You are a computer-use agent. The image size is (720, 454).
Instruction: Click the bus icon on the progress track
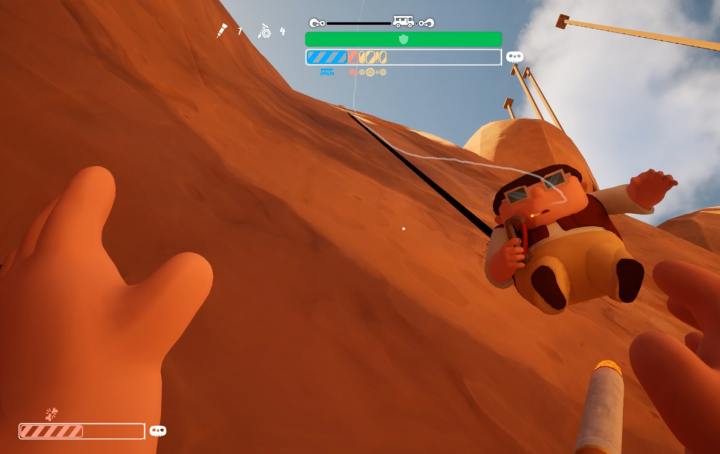coord(404,21)
